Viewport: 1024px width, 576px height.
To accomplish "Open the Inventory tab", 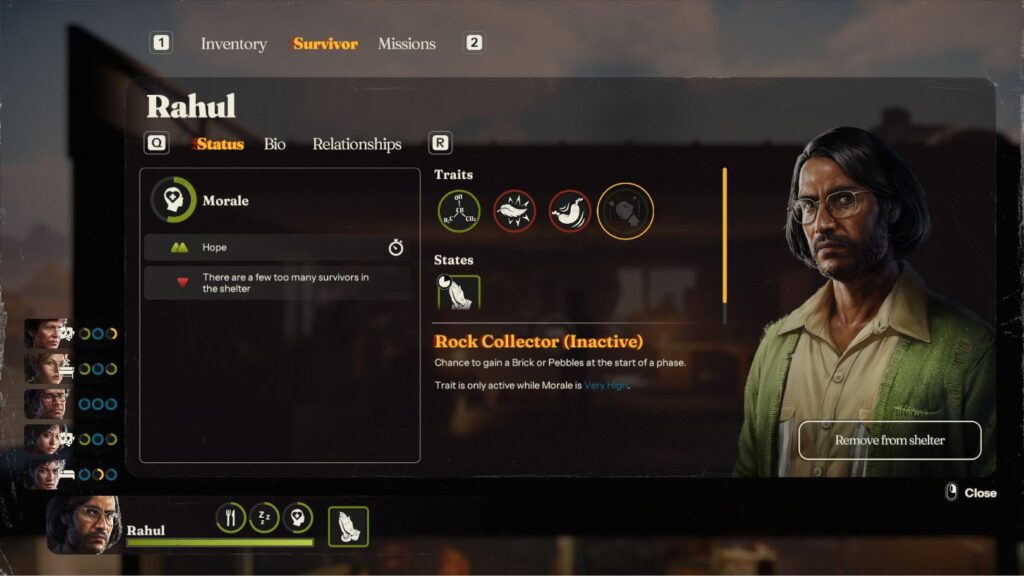I will click(x=233, y=44).
